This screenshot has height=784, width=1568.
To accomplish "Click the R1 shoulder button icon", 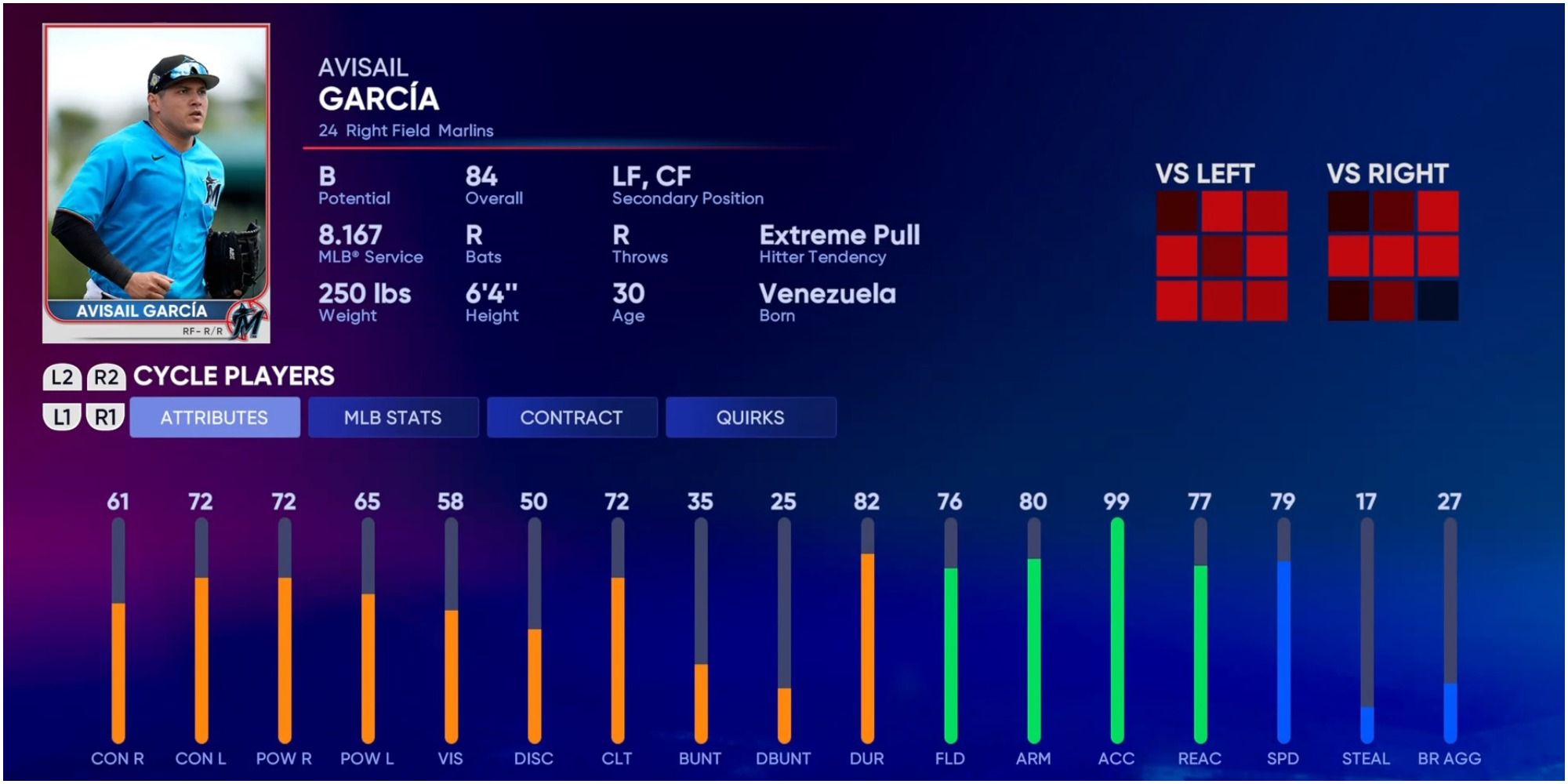I will [x=106, y=418].
